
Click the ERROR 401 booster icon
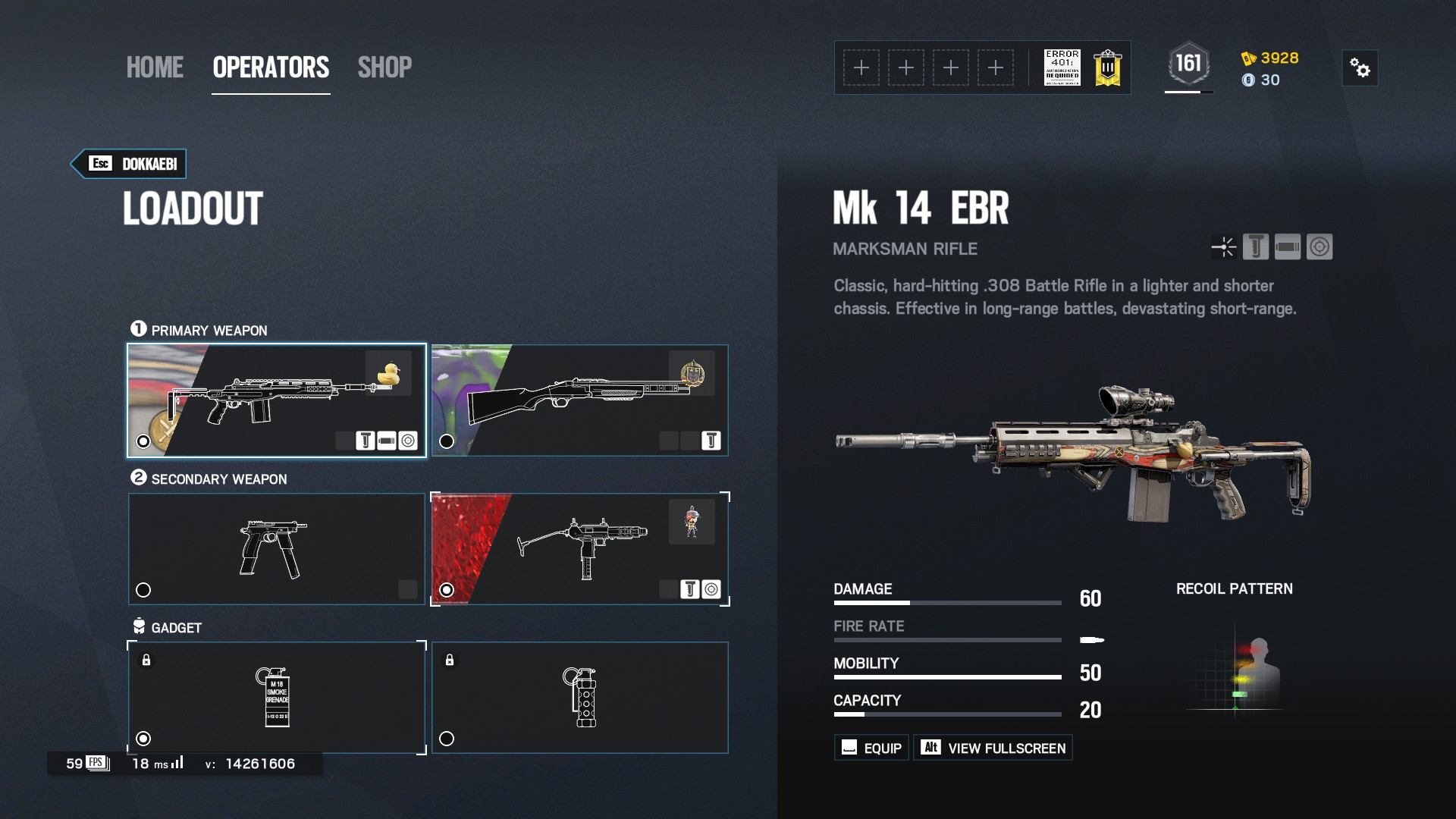[x=1062, y=67]
